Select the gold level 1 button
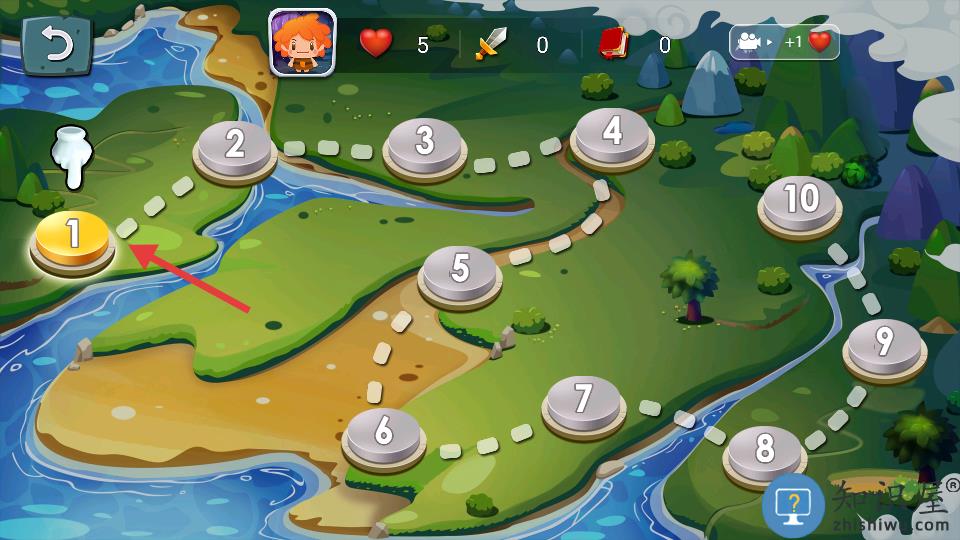Image resolution: width=960 pixels, height=540 pixels. [72, 238]
